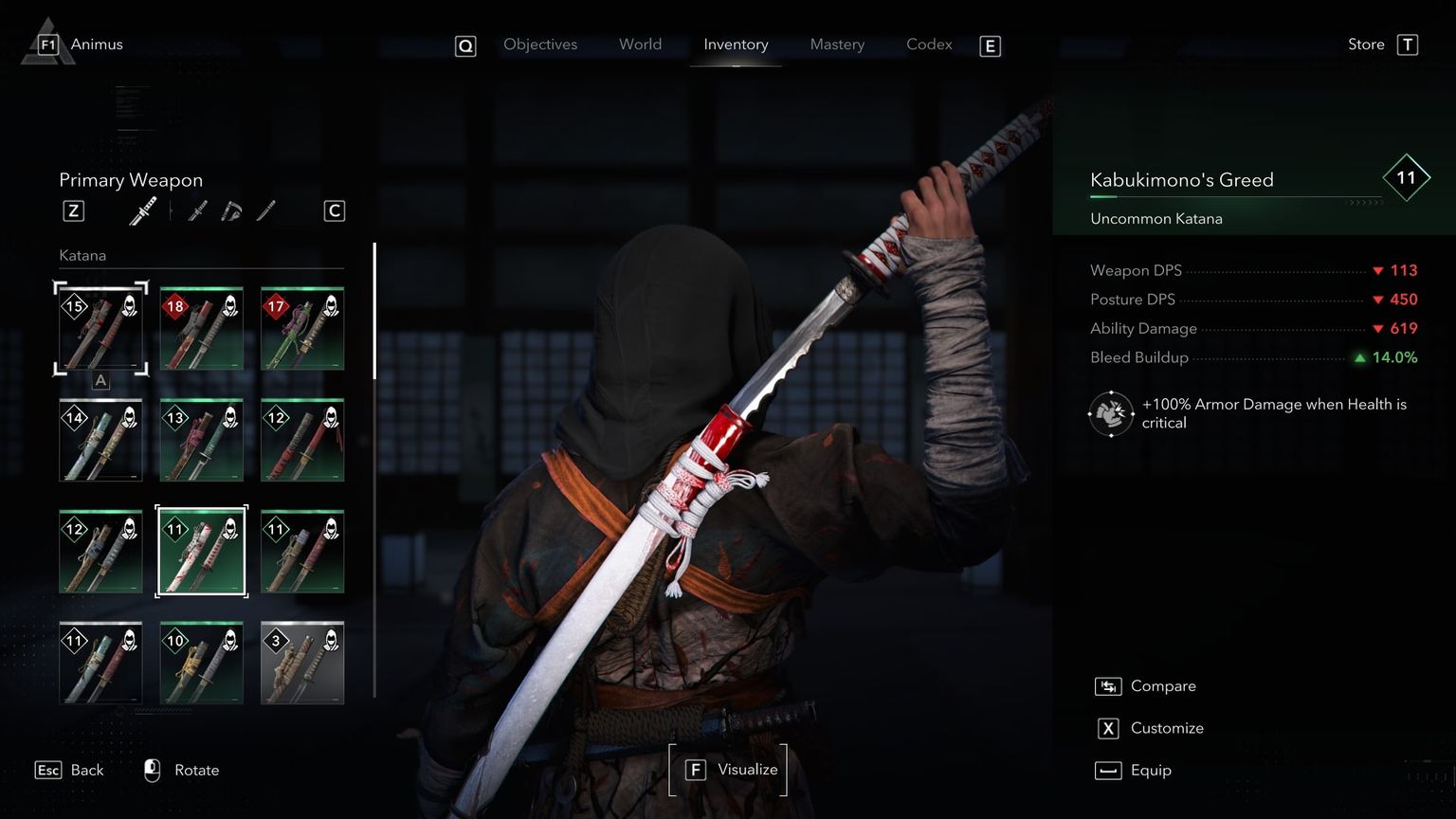Viewport: 1456px width, 819px height.
Task: Select the Katana weapon category icon
Action: pos(142,210)
